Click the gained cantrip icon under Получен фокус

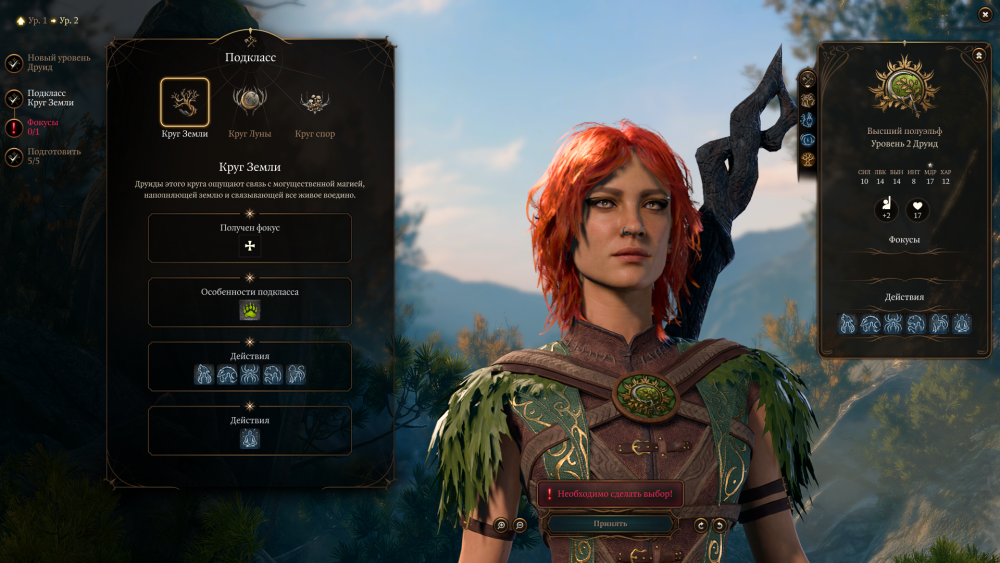(250, 246)
